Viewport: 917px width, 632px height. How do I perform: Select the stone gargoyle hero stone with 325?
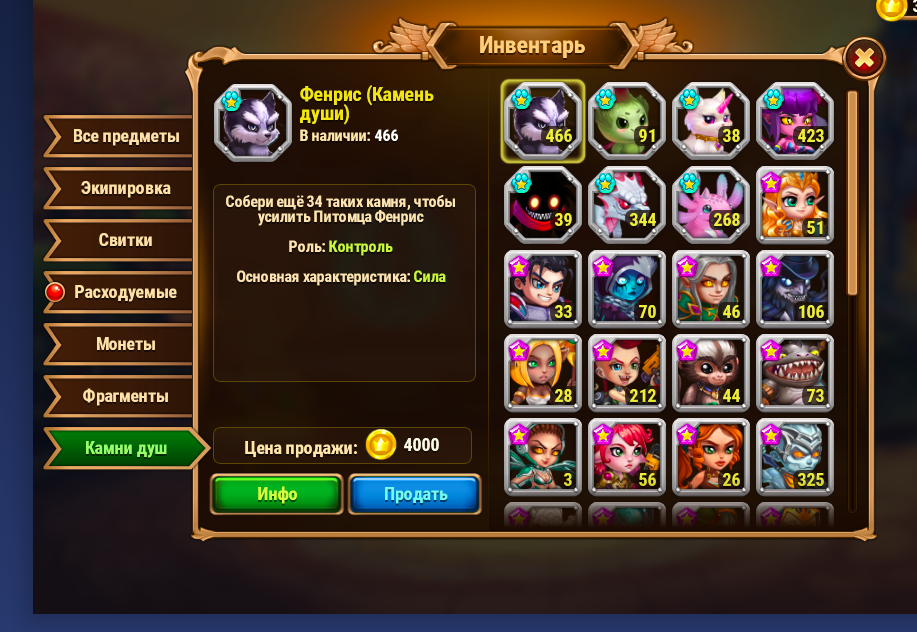coord(794,457)
